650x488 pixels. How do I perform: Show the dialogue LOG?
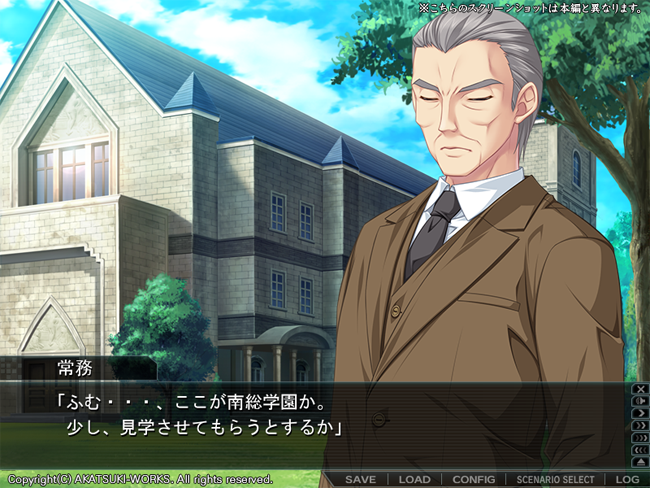tap(628, 480)
